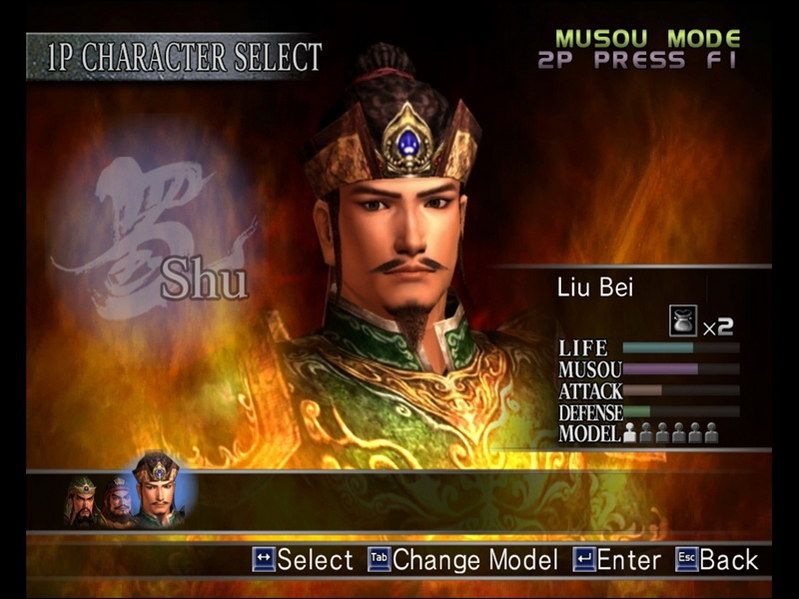Choose the Zhang Fei portrait in the middle
This screenshot has width=799, height=599.
tap(117, 500)
